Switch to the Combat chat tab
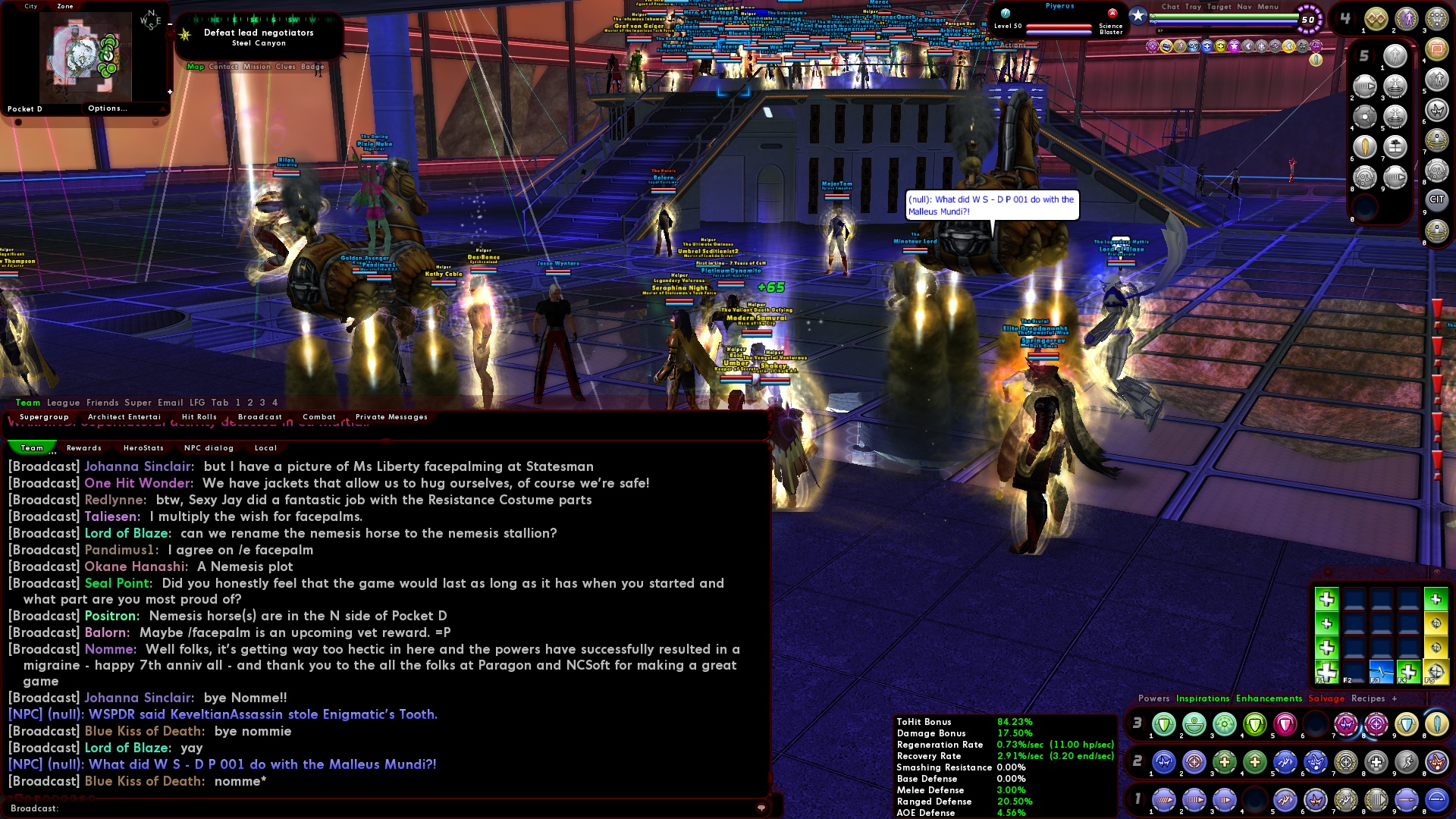 319,416
